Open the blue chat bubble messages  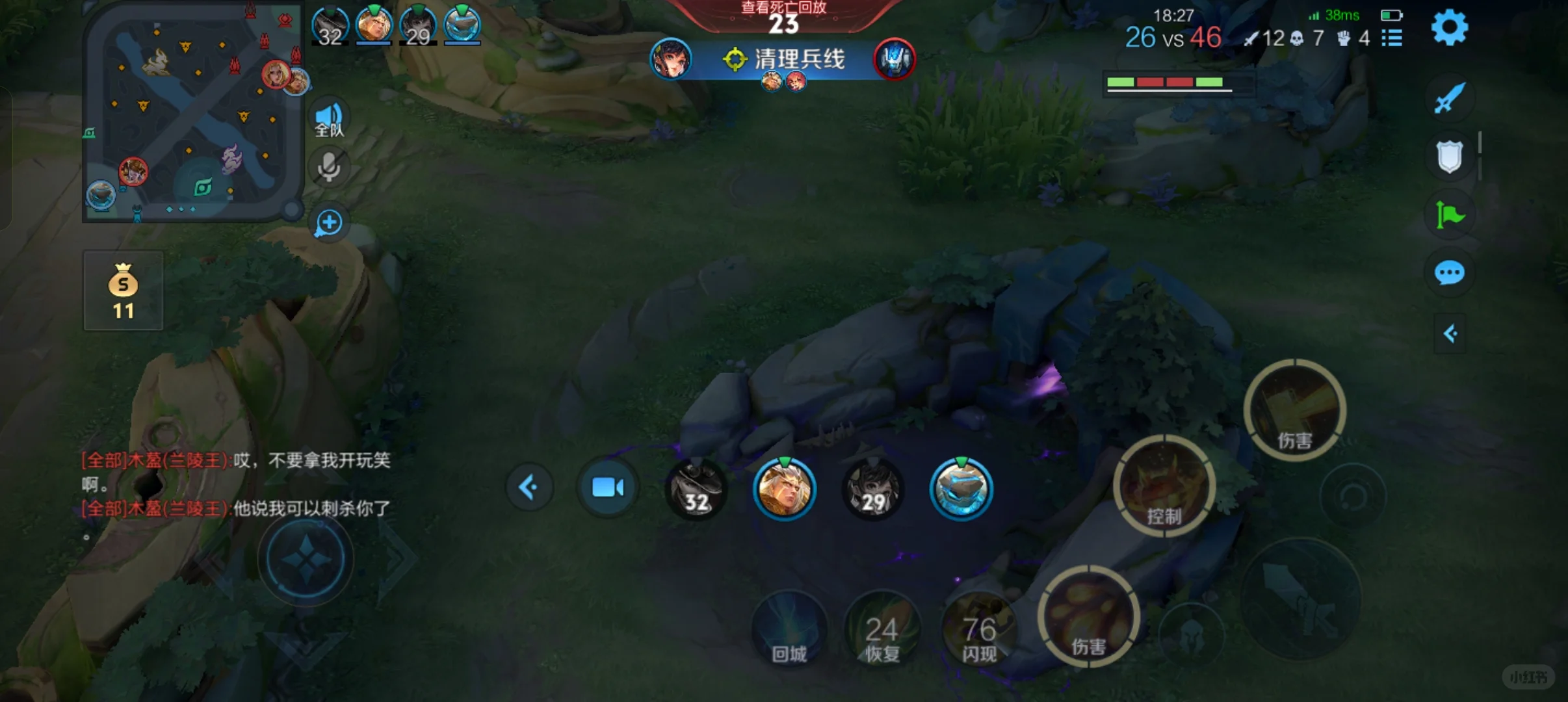1449,273
